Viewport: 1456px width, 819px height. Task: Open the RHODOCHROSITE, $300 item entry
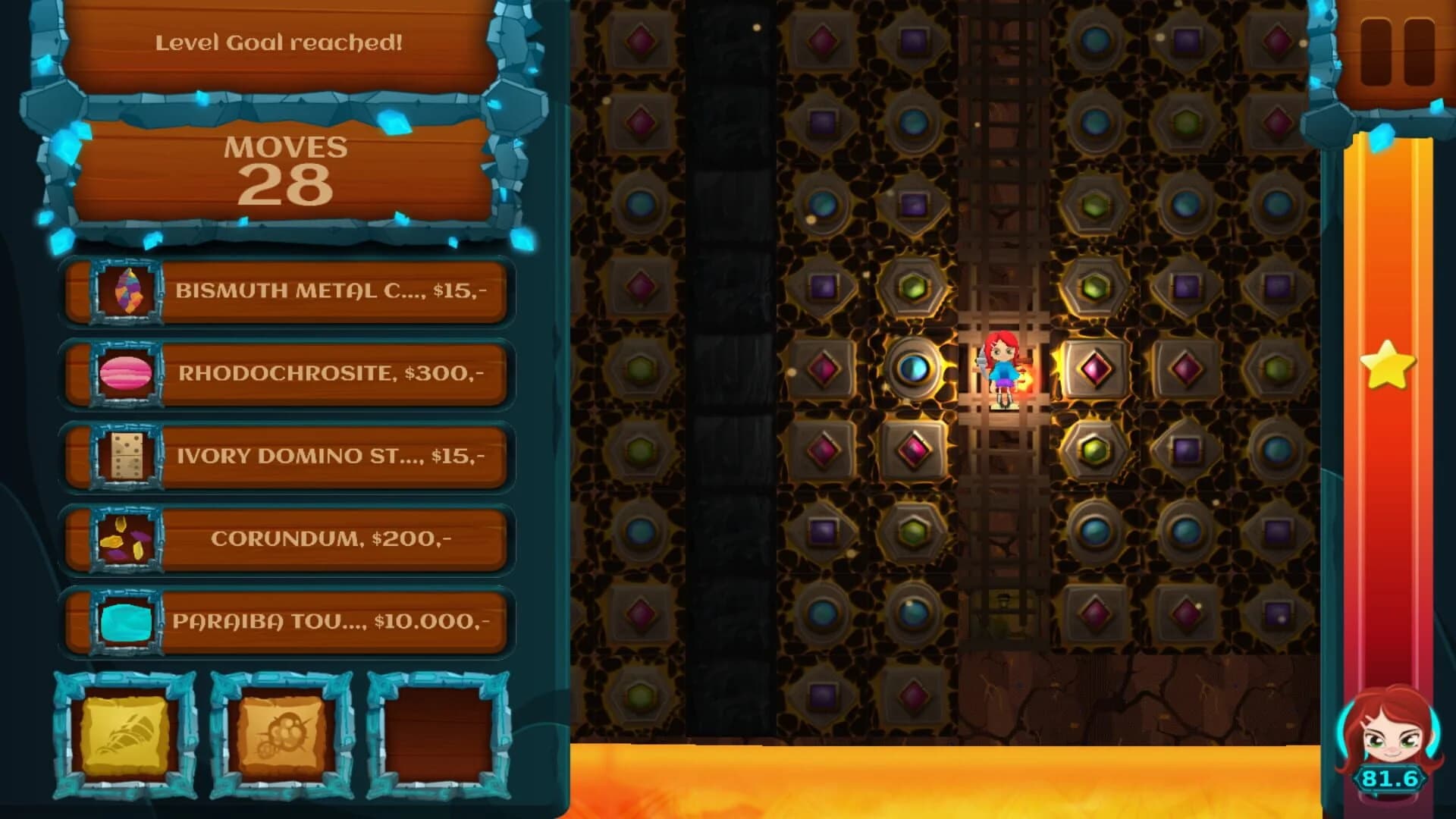click(334, 374)
